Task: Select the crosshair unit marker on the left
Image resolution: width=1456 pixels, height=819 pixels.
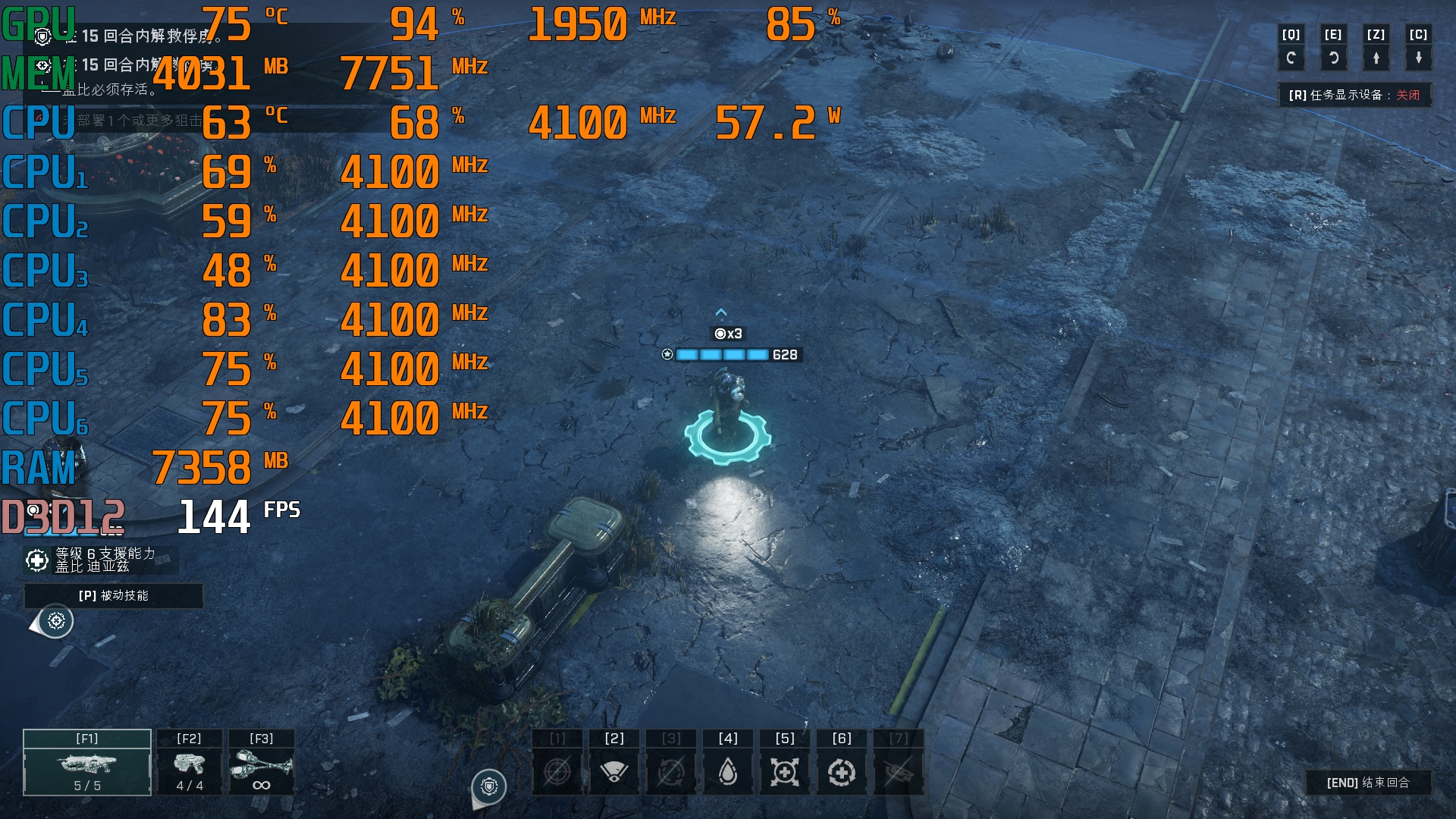Action: click(x=56, y=622)
